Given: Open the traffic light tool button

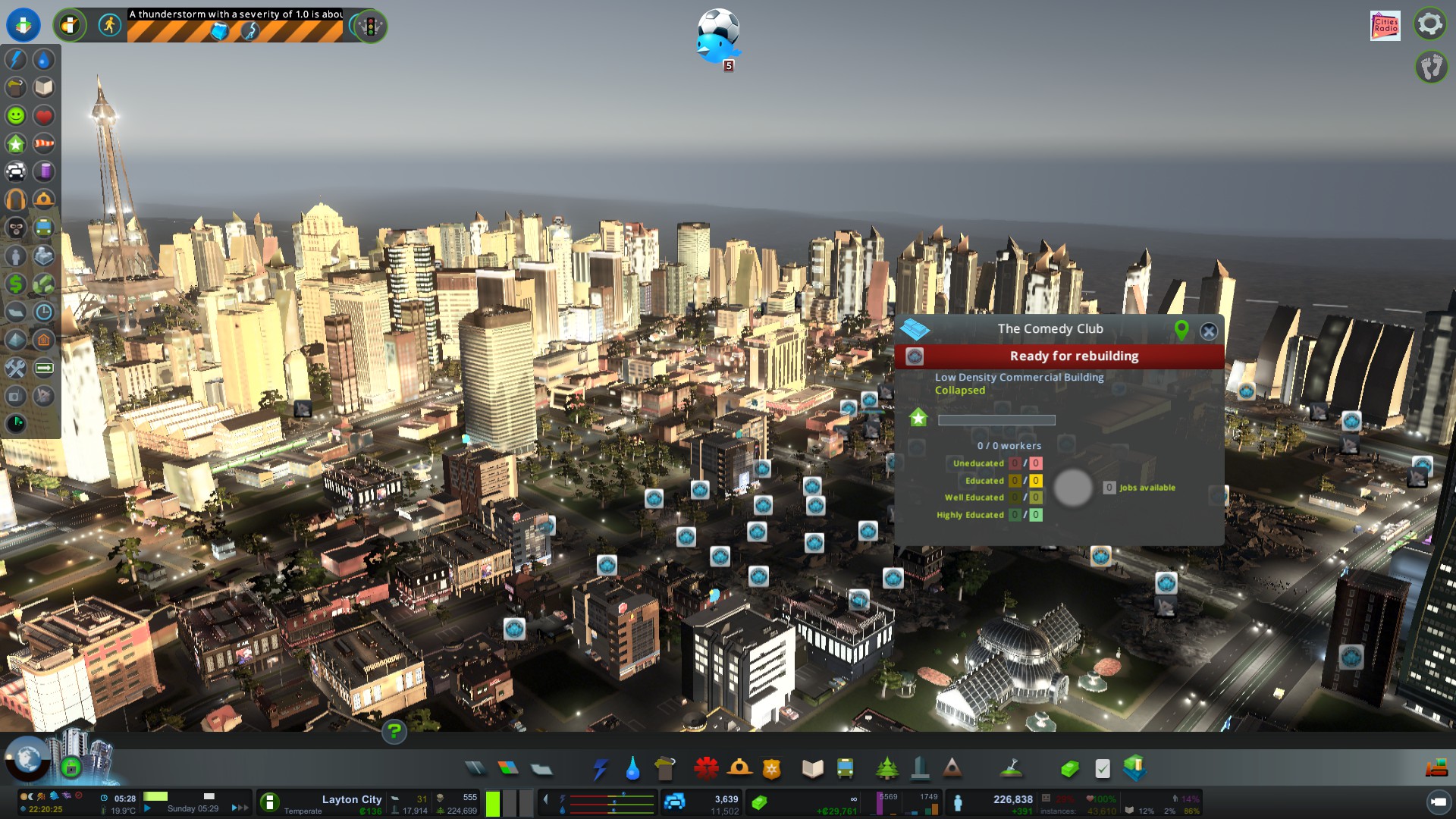Looking at the screenshot, I should pyautogui.click(x=370, y=27).
